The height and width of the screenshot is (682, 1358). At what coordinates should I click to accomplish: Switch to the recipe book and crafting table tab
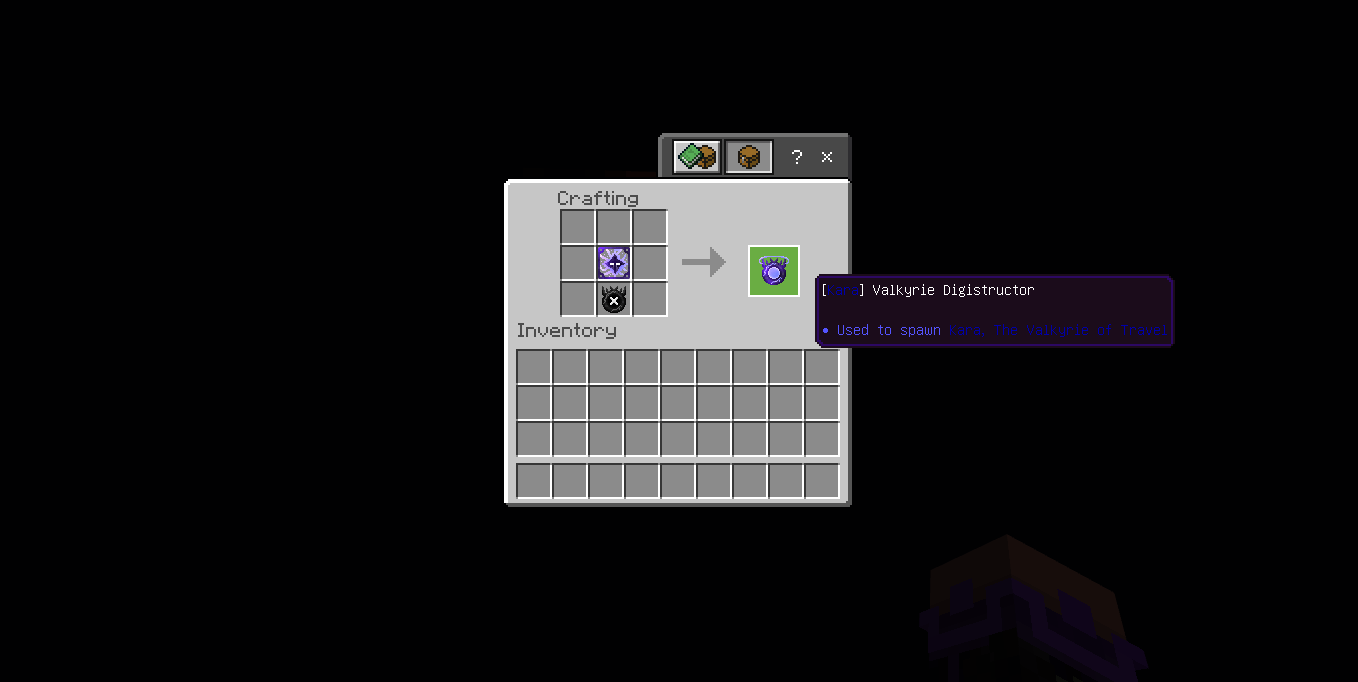pos(697,157)
